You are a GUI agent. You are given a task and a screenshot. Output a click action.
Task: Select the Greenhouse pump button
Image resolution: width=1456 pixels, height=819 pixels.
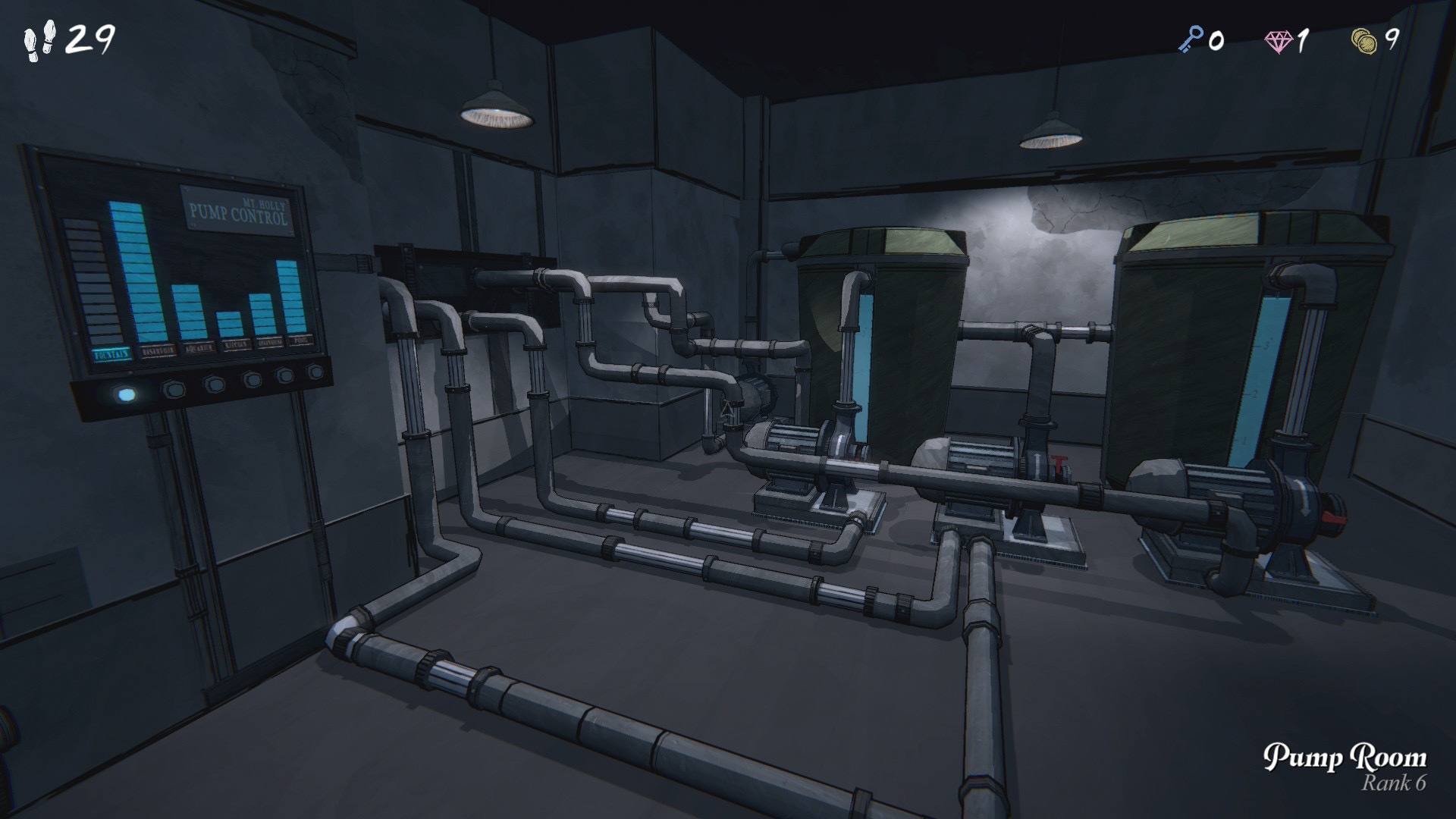[285, 375]
